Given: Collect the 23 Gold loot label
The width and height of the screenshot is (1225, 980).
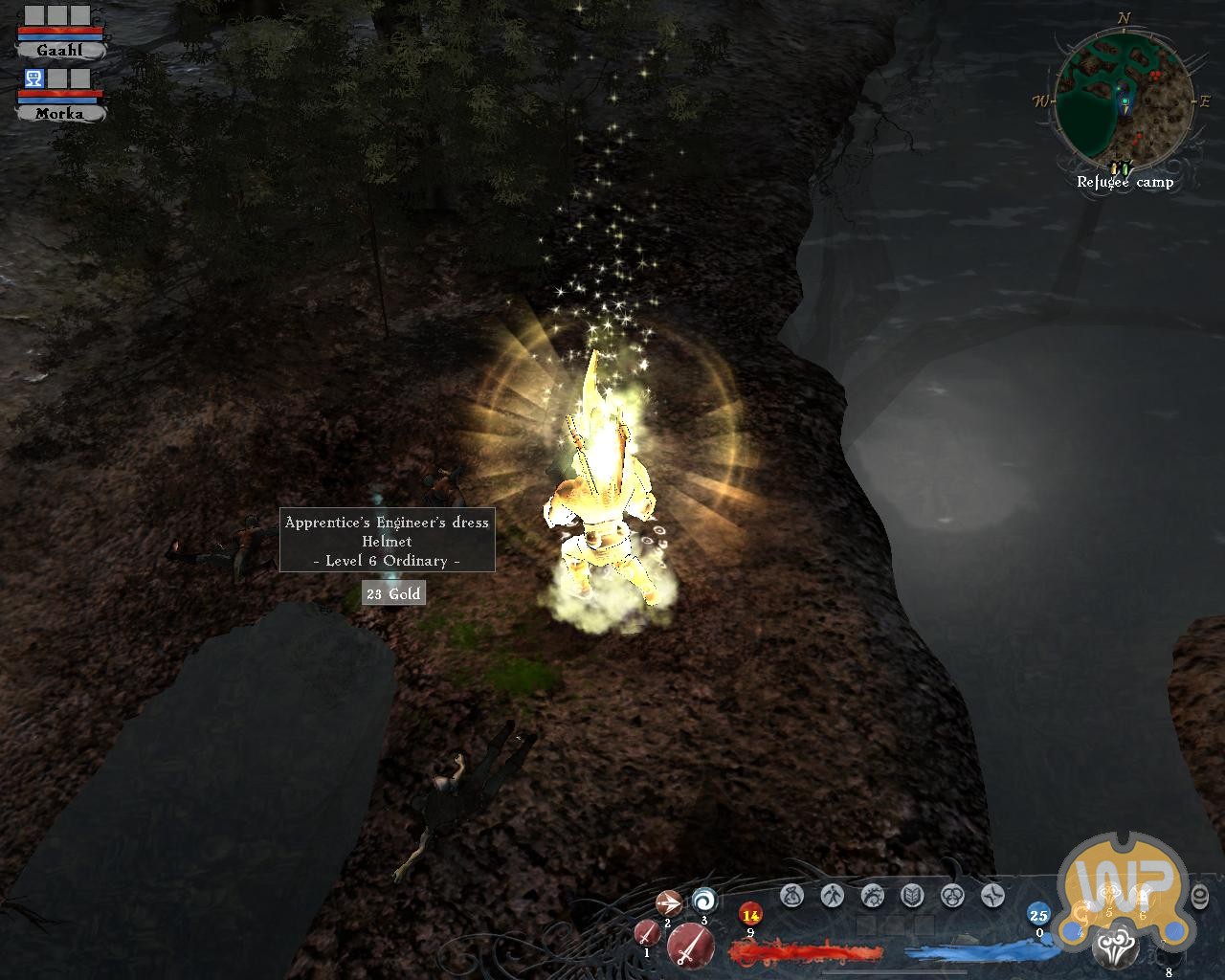Looking at the screenshot, I should click(x=393, y=594).
